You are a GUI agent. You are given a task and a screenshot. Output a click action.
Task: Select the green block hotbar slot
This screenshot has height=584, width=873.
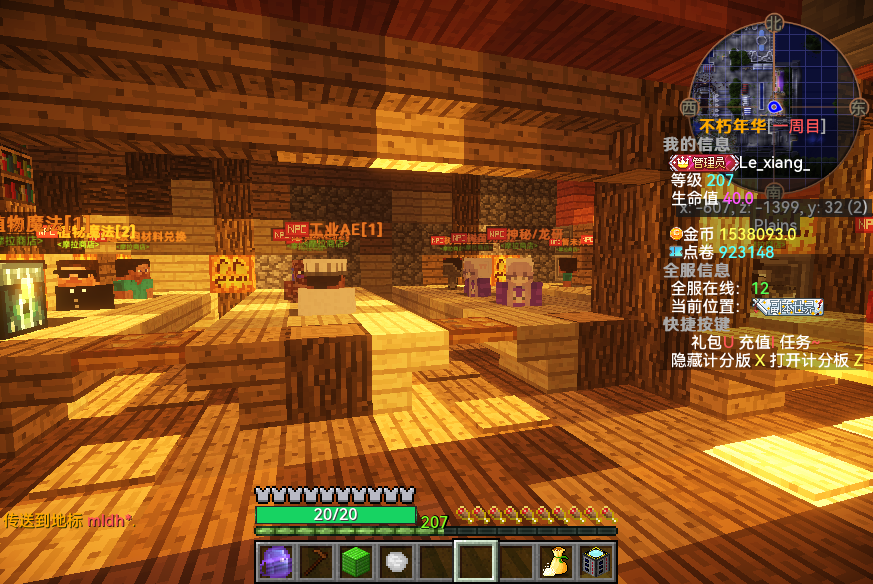[356, 561]
